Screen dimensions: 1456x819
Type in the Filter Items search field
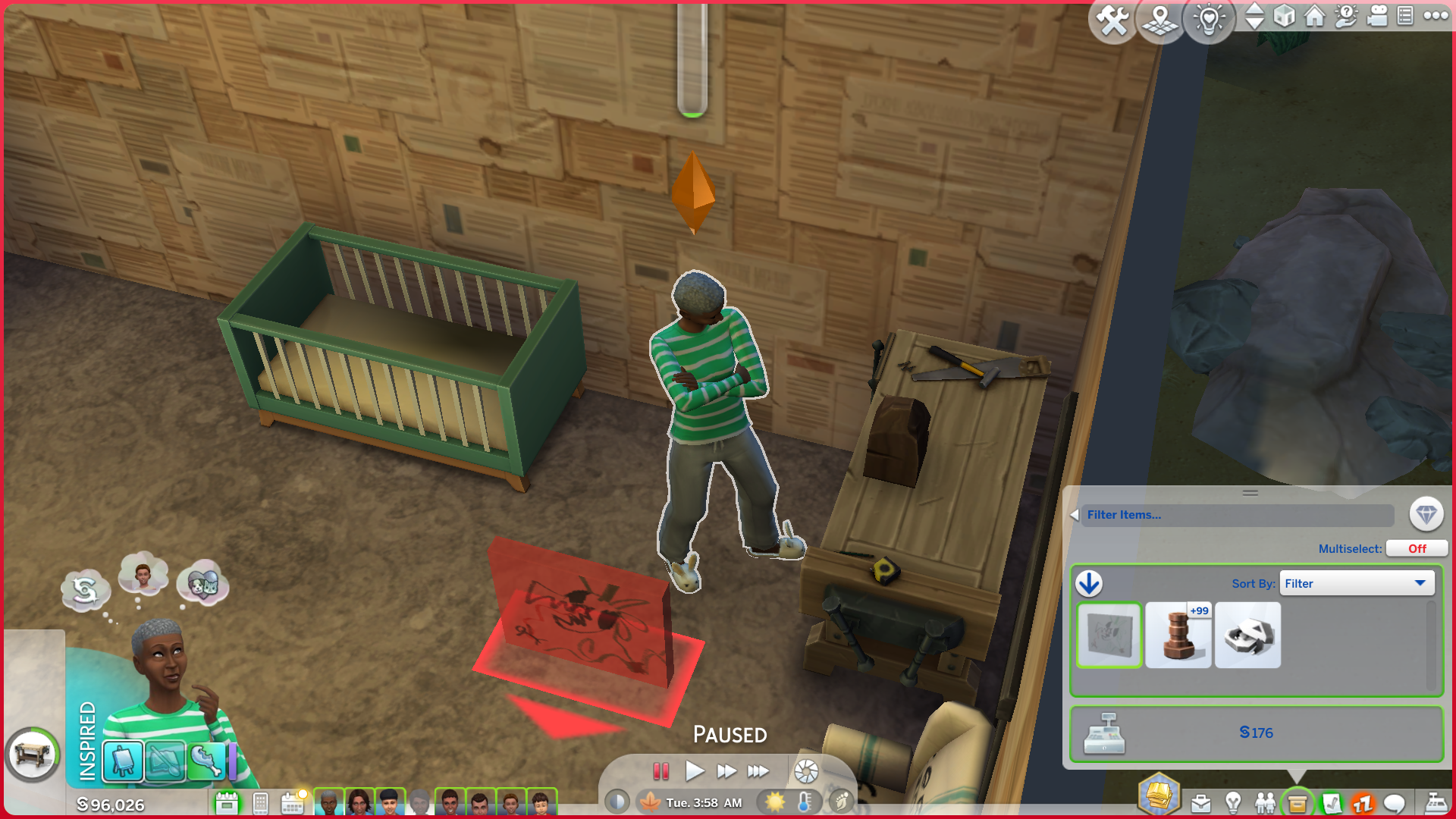[x=1238, y=515]
